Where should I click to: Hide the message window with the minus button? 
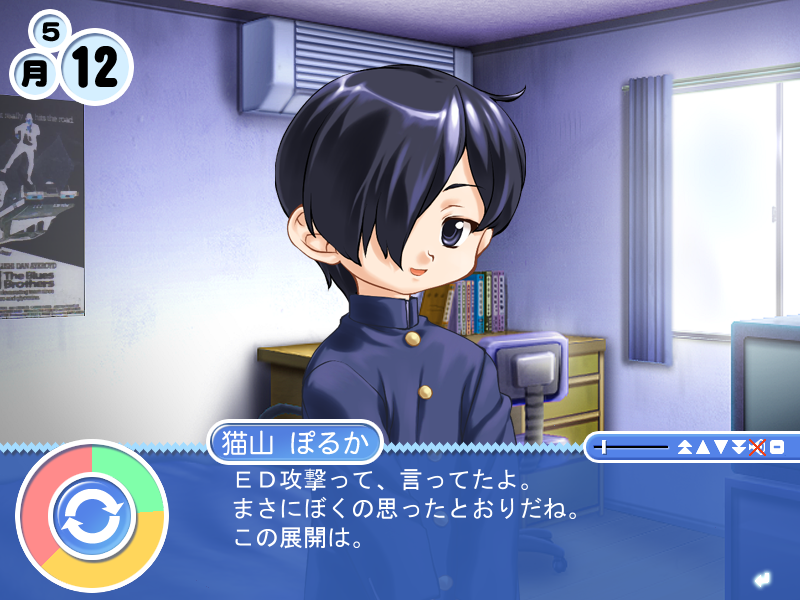776,447
